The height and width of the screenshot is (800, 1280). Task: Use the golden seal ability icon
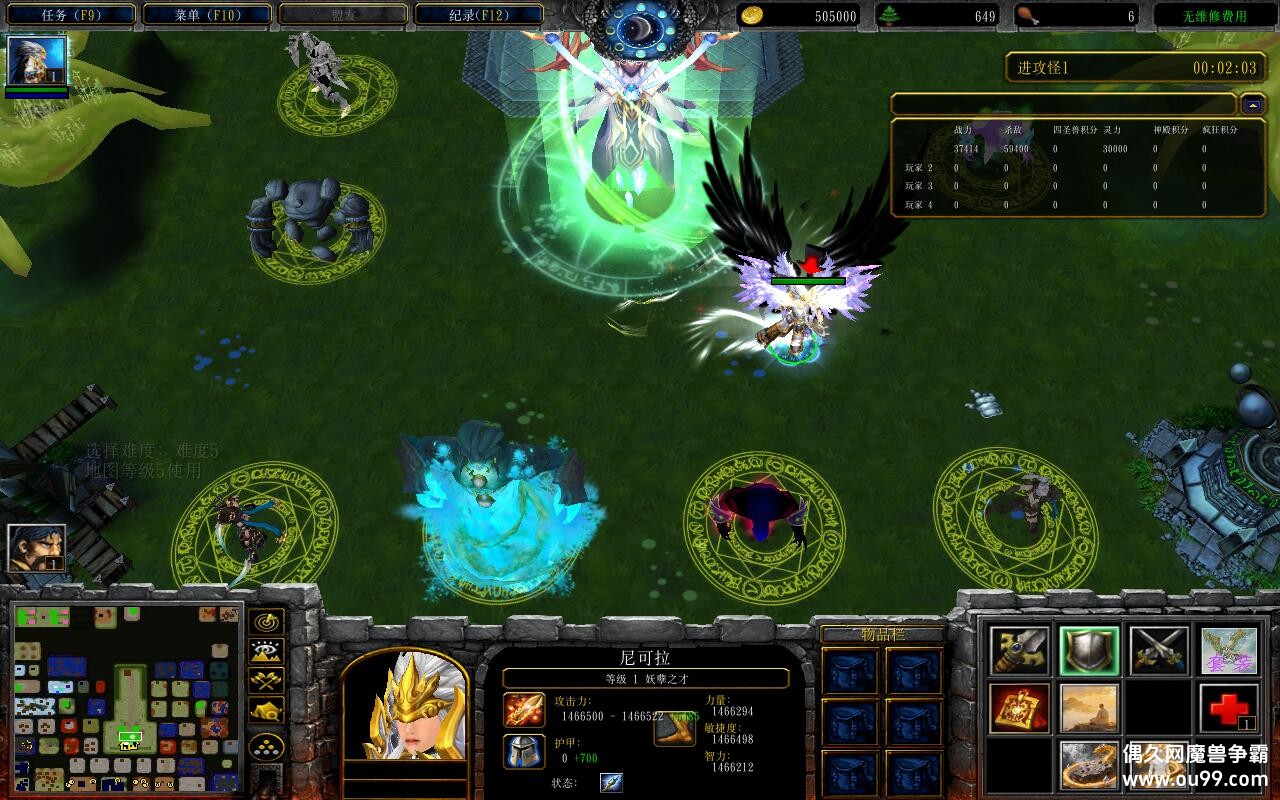click(1019, 708)
